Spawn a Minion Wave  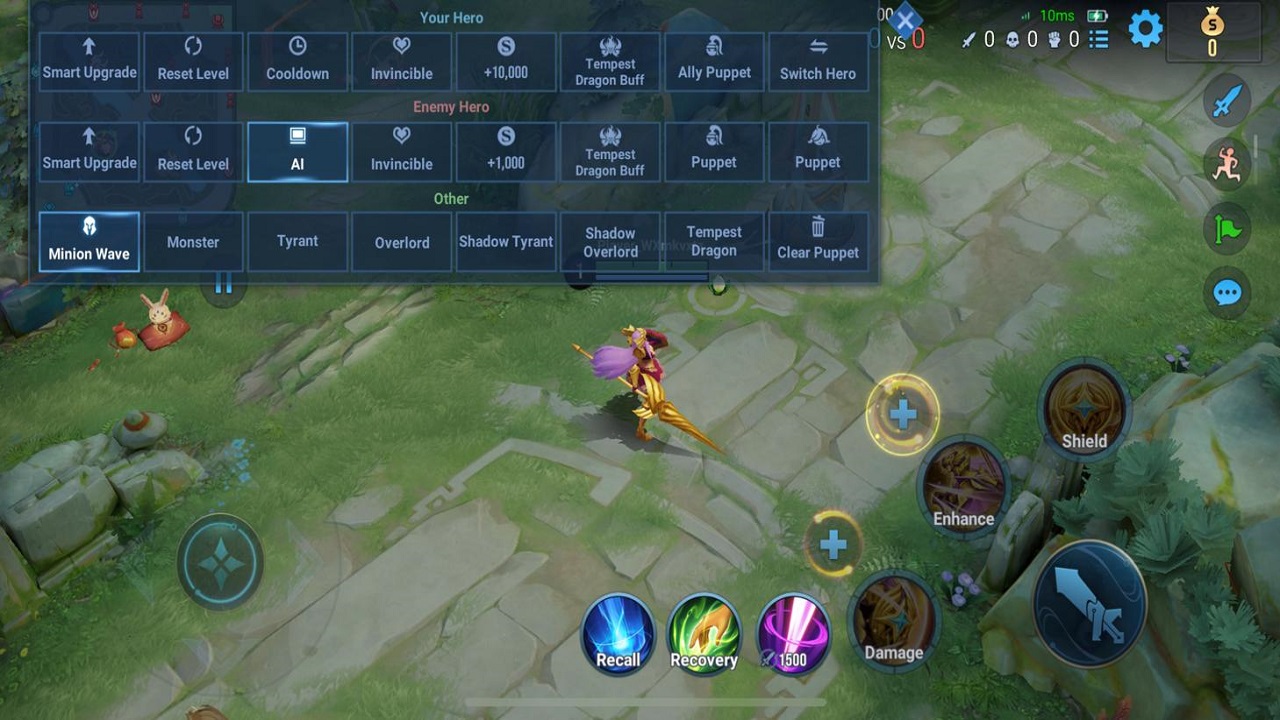coord(89,242)
